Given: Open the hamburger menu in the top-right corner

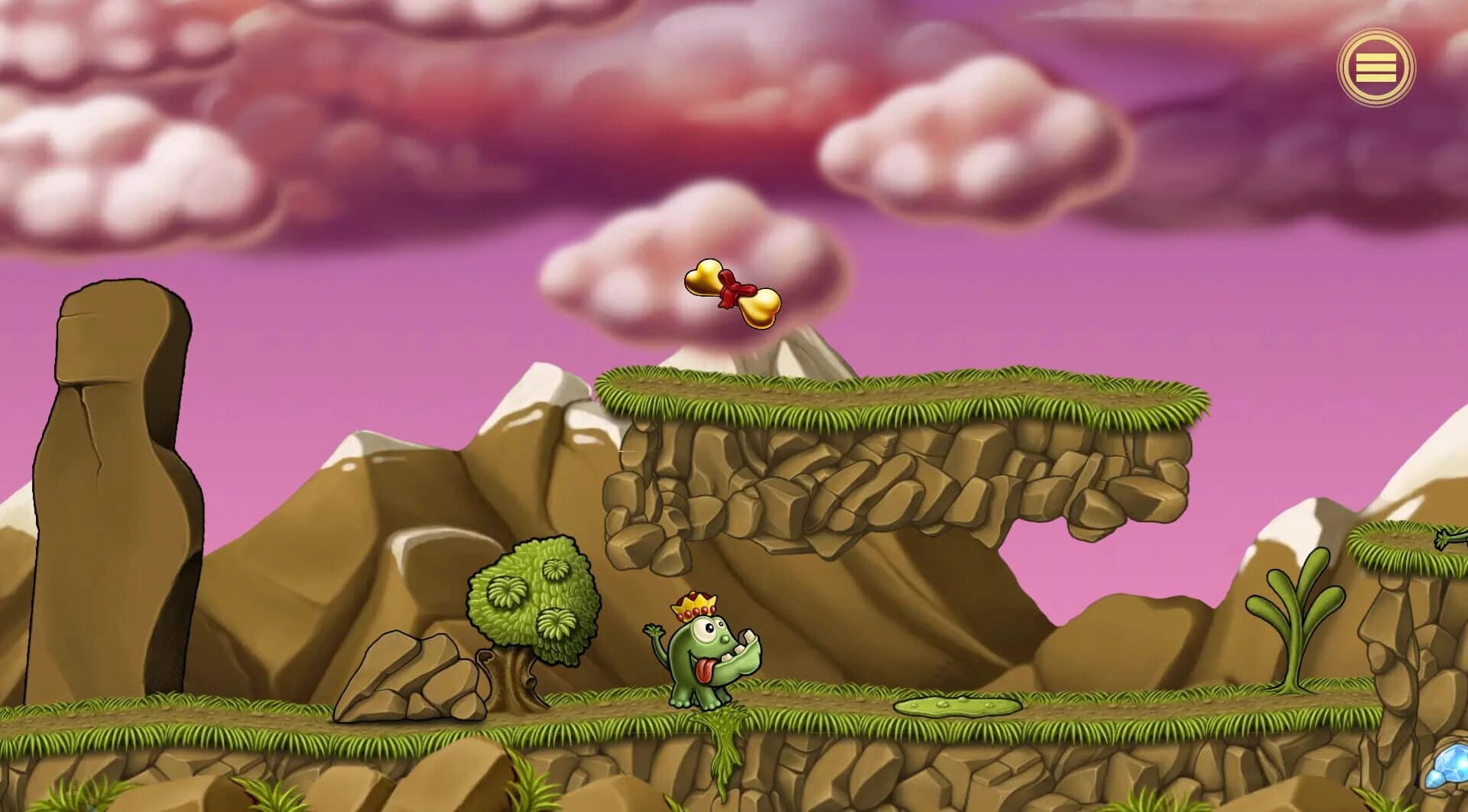Looking at the screenshot, I should pyautogui.click(x=1375, y=67).
